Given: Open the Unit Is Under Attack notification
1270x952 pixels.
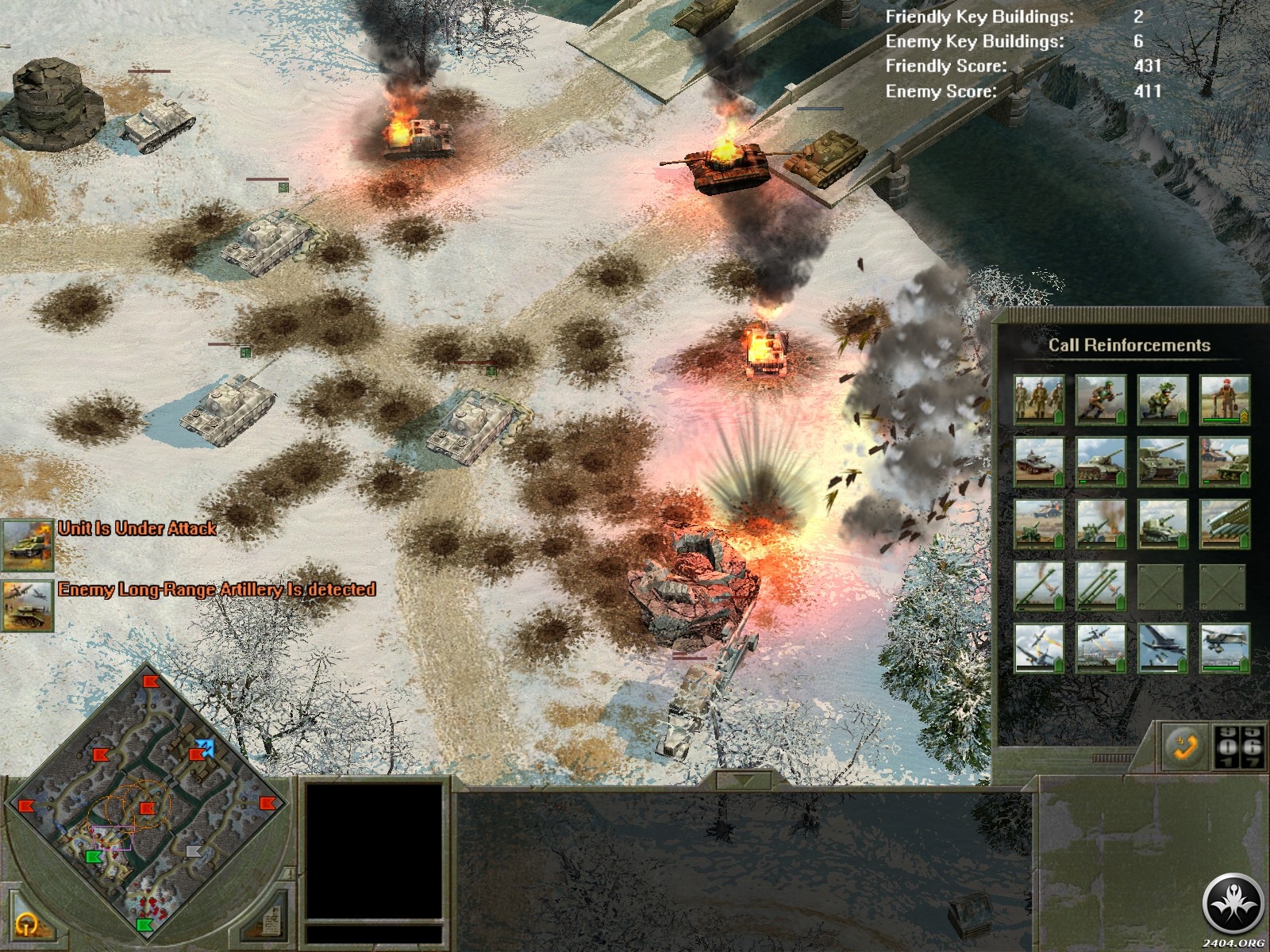Looking at the screenshot, I should tap(27, 545).
